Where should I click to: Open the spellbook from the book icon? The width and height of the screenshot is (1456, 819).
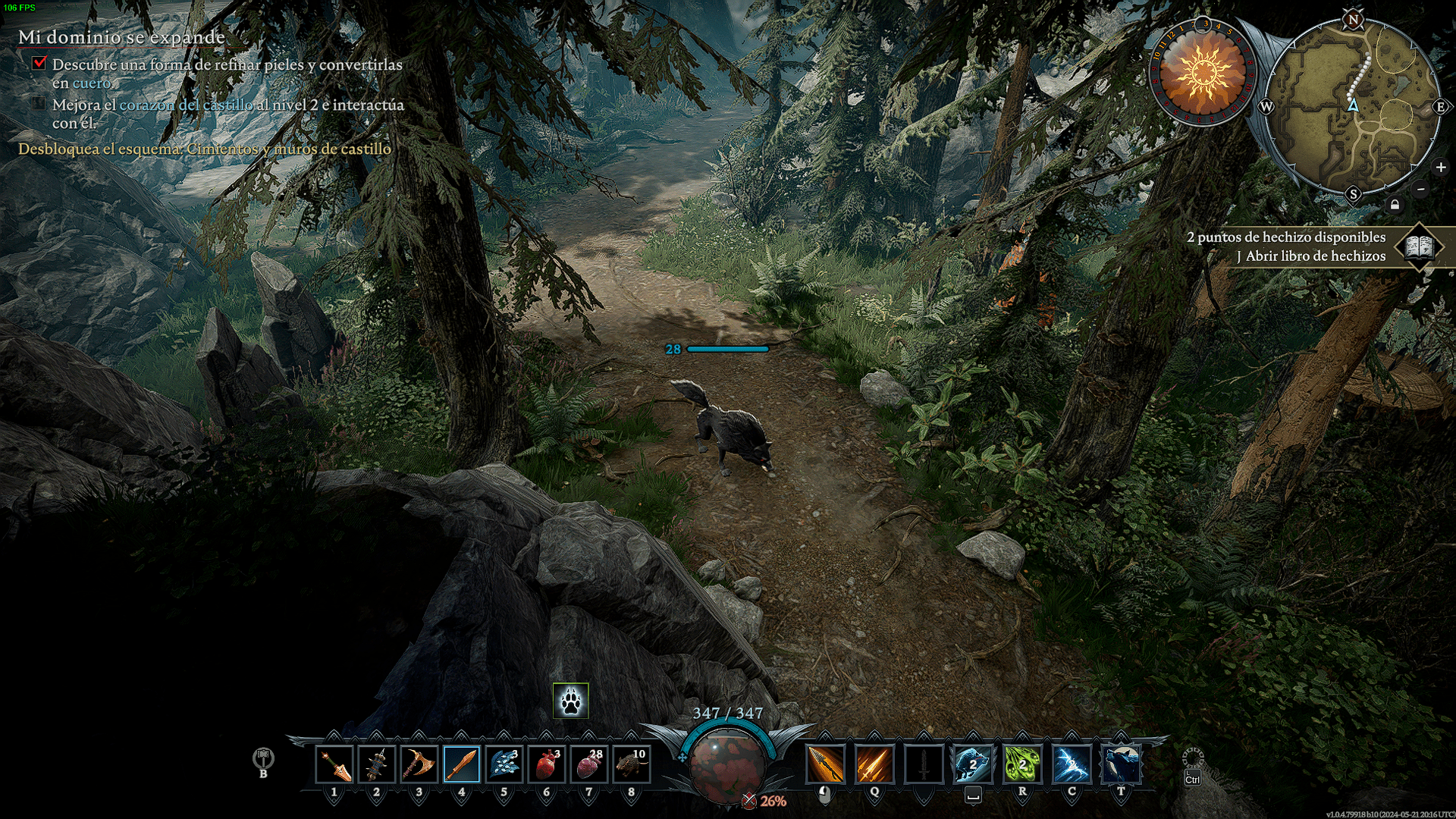(x=1418, y=246)
